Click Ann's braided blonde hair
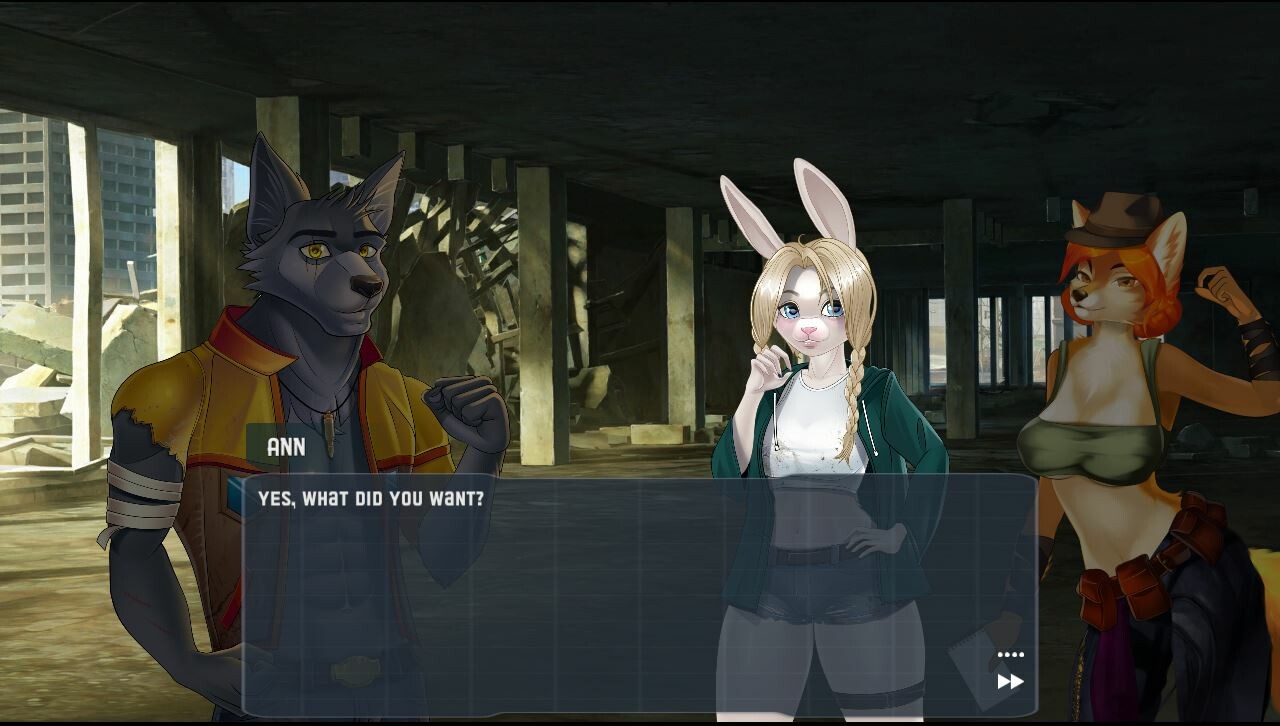This screenshot has height=726, width=1280. click(x=851, y=400)
